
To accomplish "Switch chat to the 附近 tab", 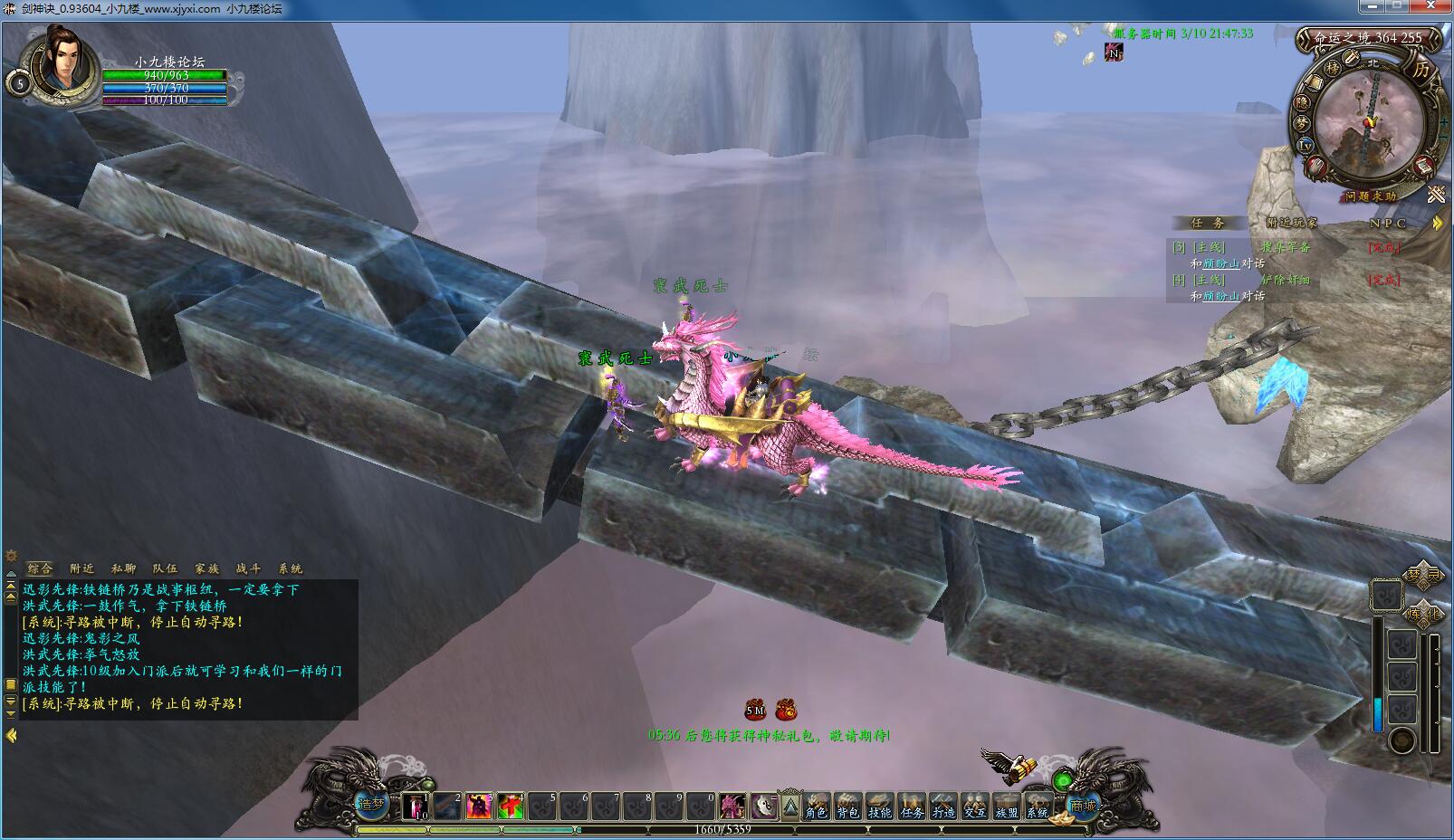I will [x=81, y=568].
